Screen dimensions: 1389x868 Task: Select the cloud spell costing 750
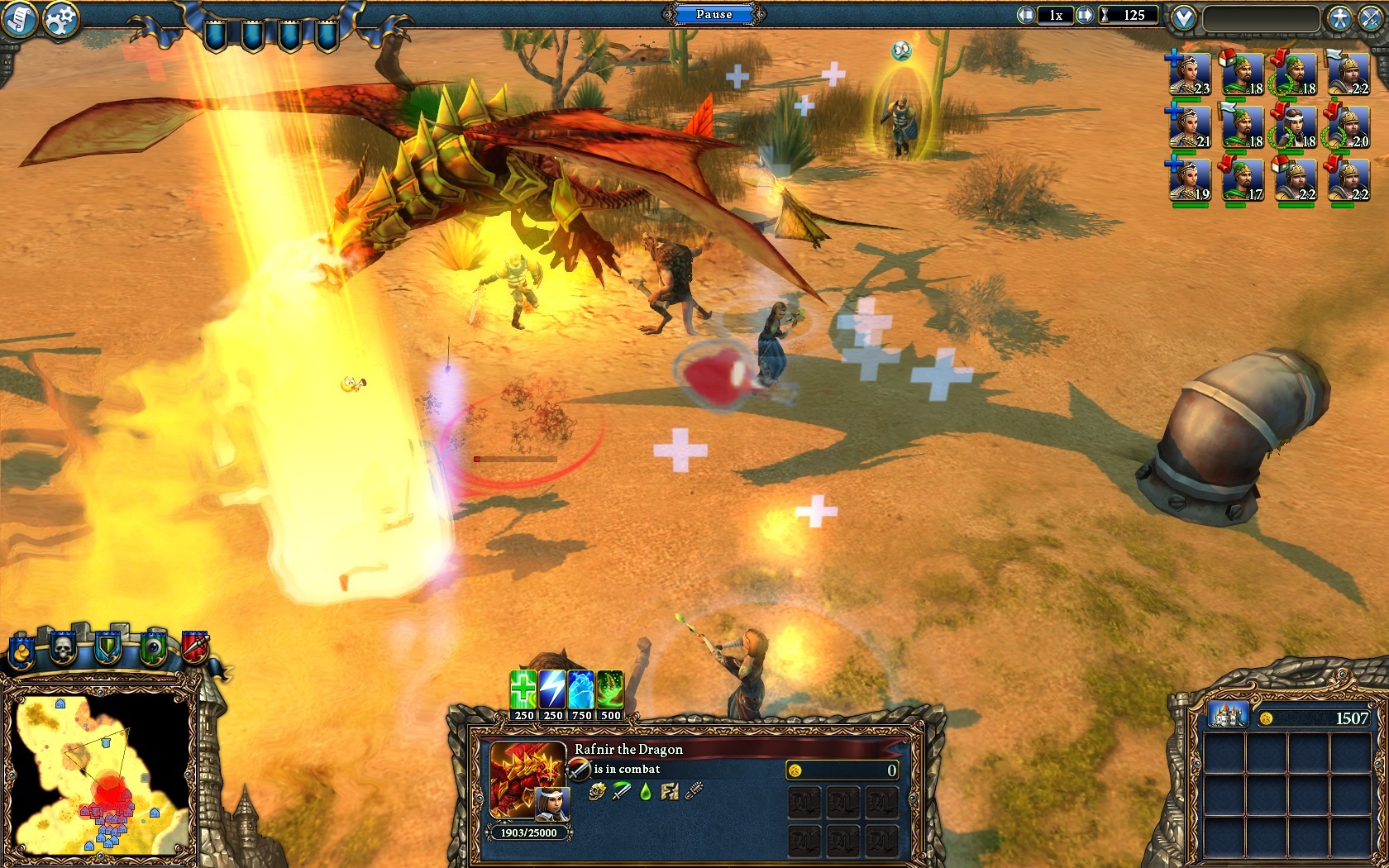(x=583, y=690)
